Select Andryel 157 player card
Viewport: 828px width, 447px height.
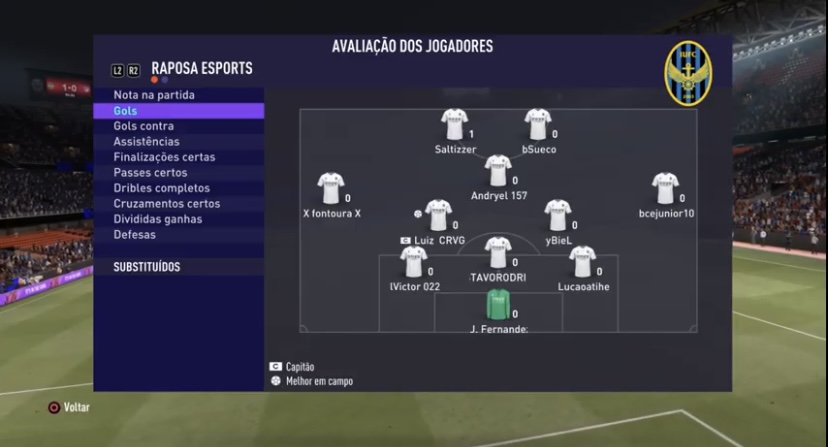tap(498, 171)
